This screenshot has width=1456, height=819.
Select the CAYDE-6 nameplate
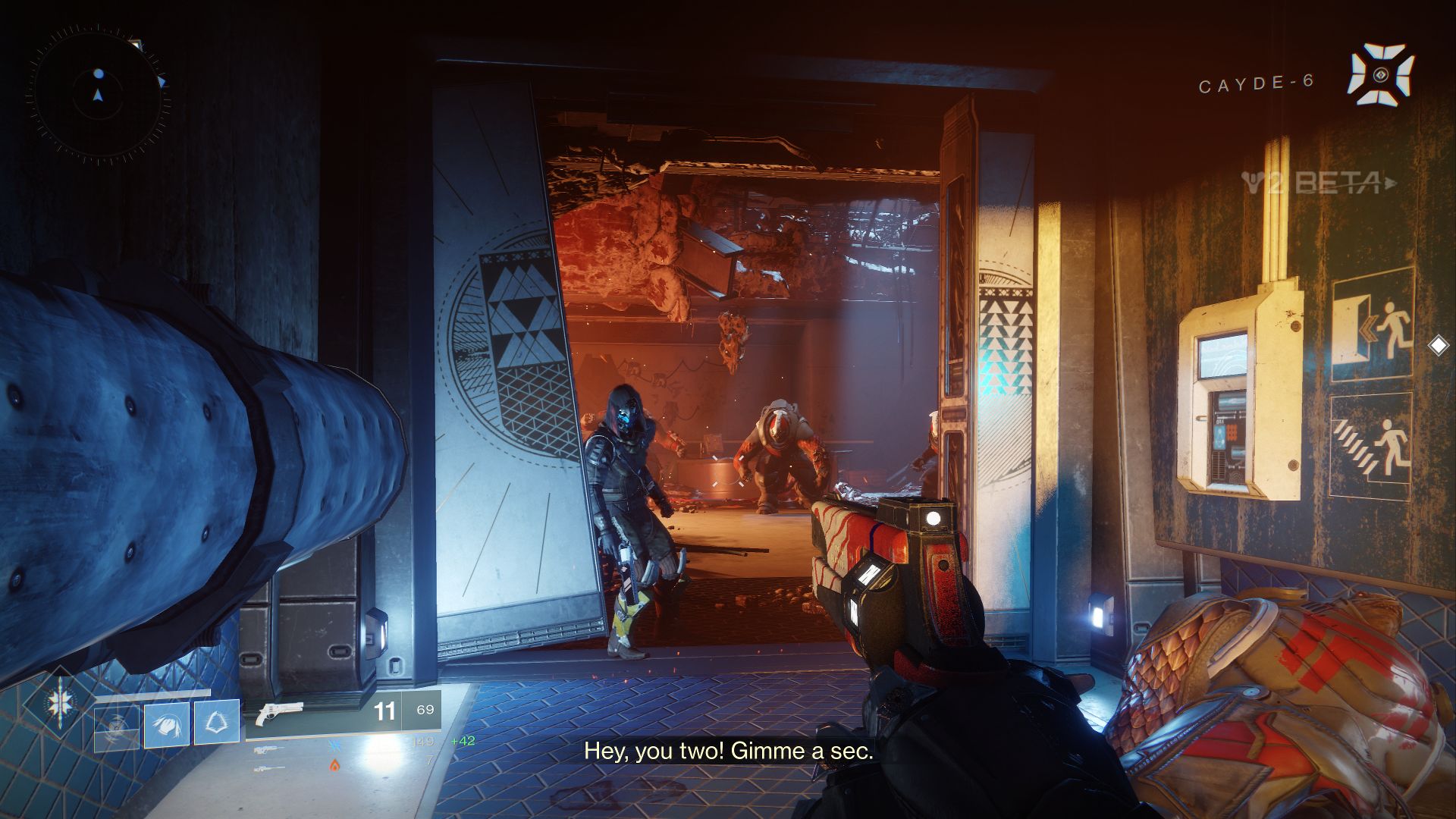(1256, 83)
